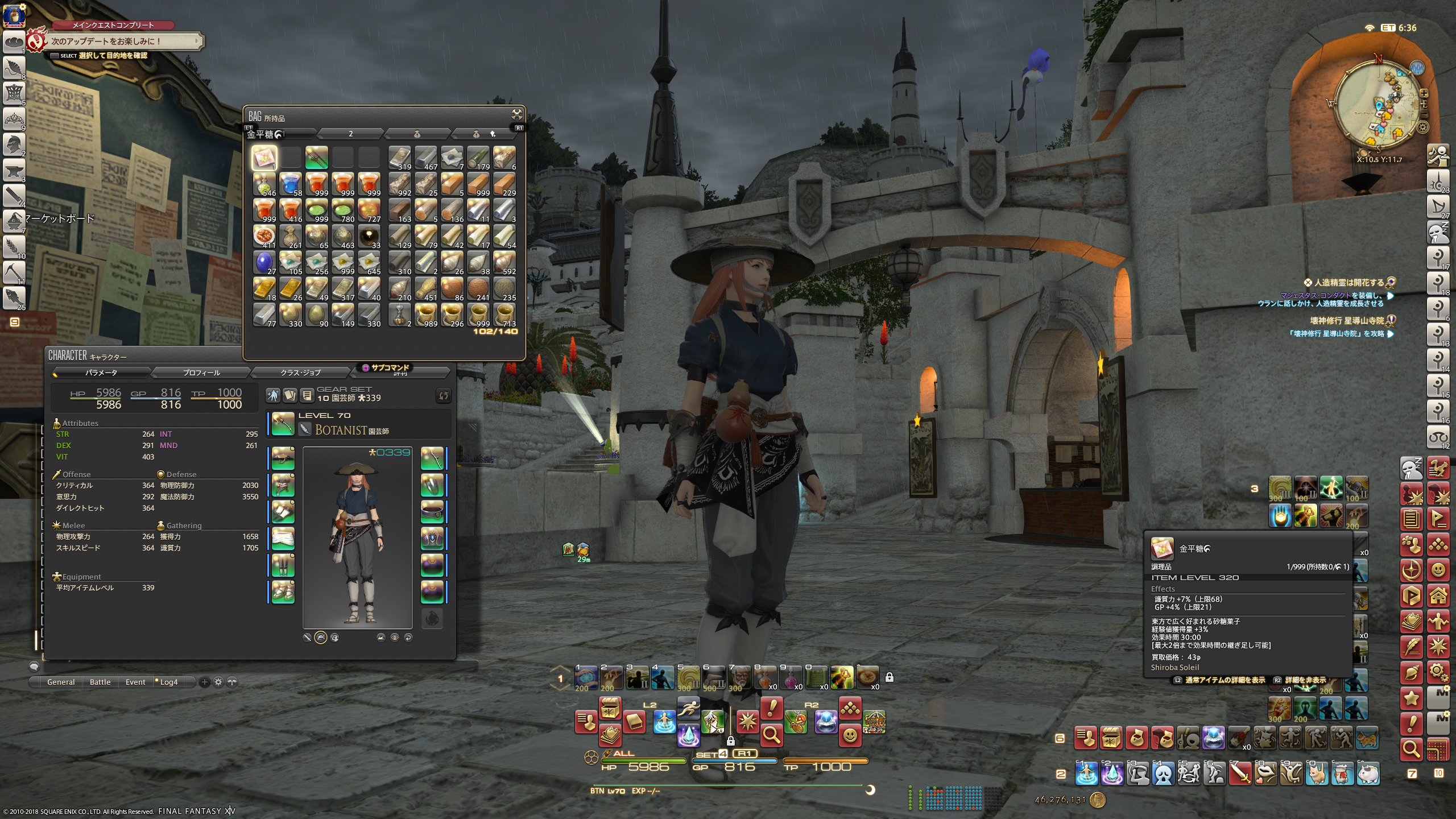1456x819 pixels.
Task: Activate the Sprint running-figure action
Action: click(688, 709)
